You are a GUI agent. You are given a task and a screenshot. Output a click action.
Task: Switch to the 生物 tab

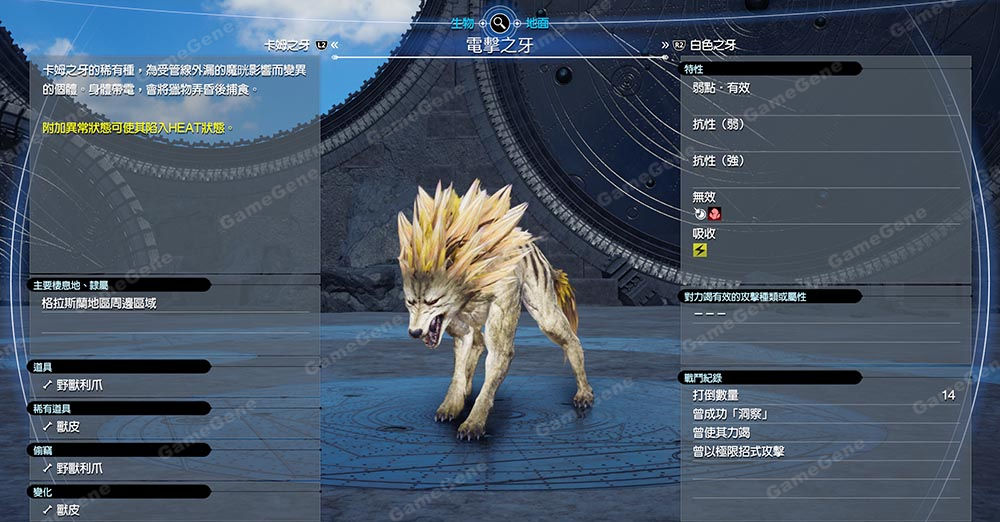462,22
